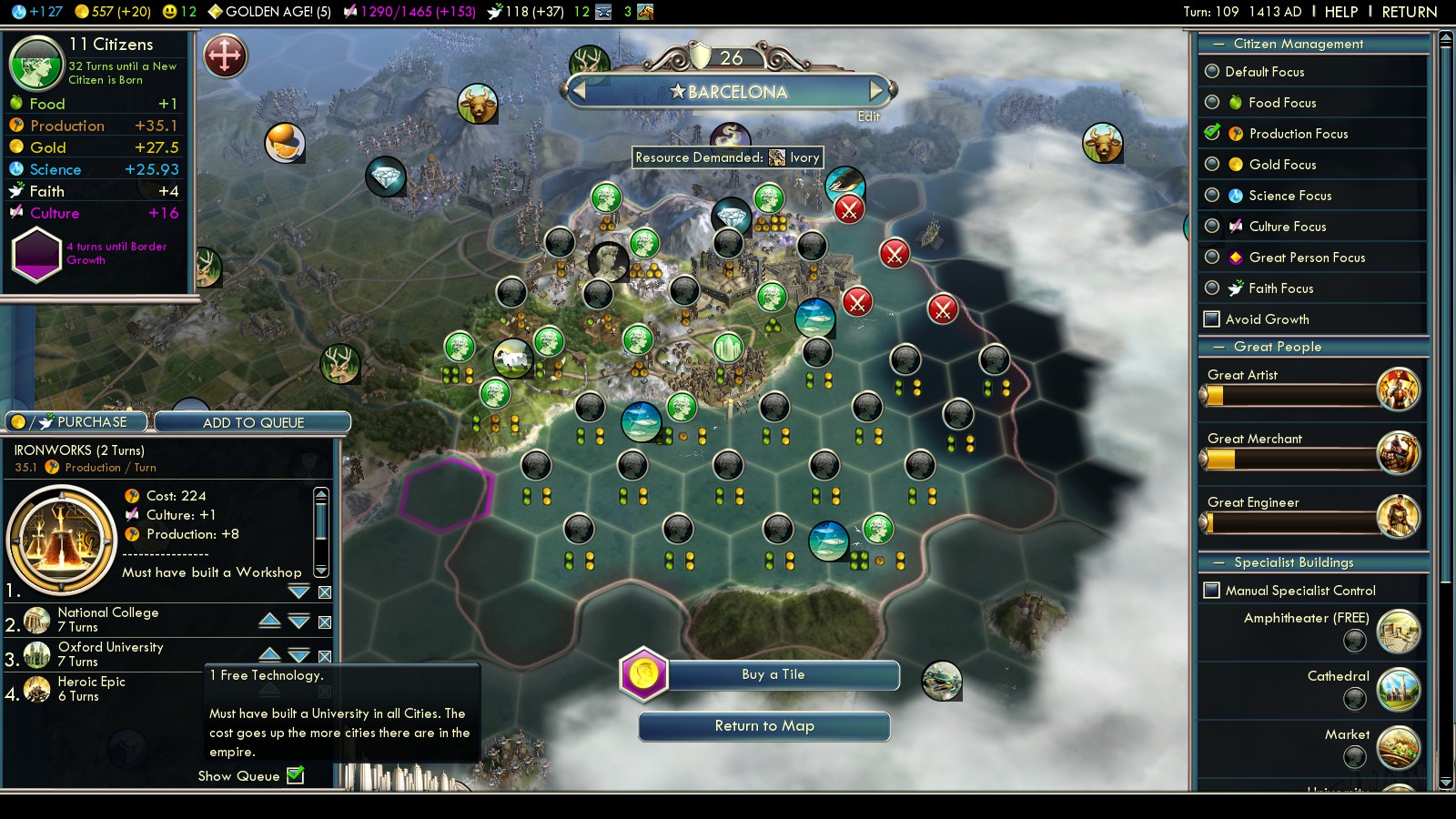The height and width of the screenshot is (819, 1456).
Task: Edit the city name Barcelona
Action: tap(869, 116)
